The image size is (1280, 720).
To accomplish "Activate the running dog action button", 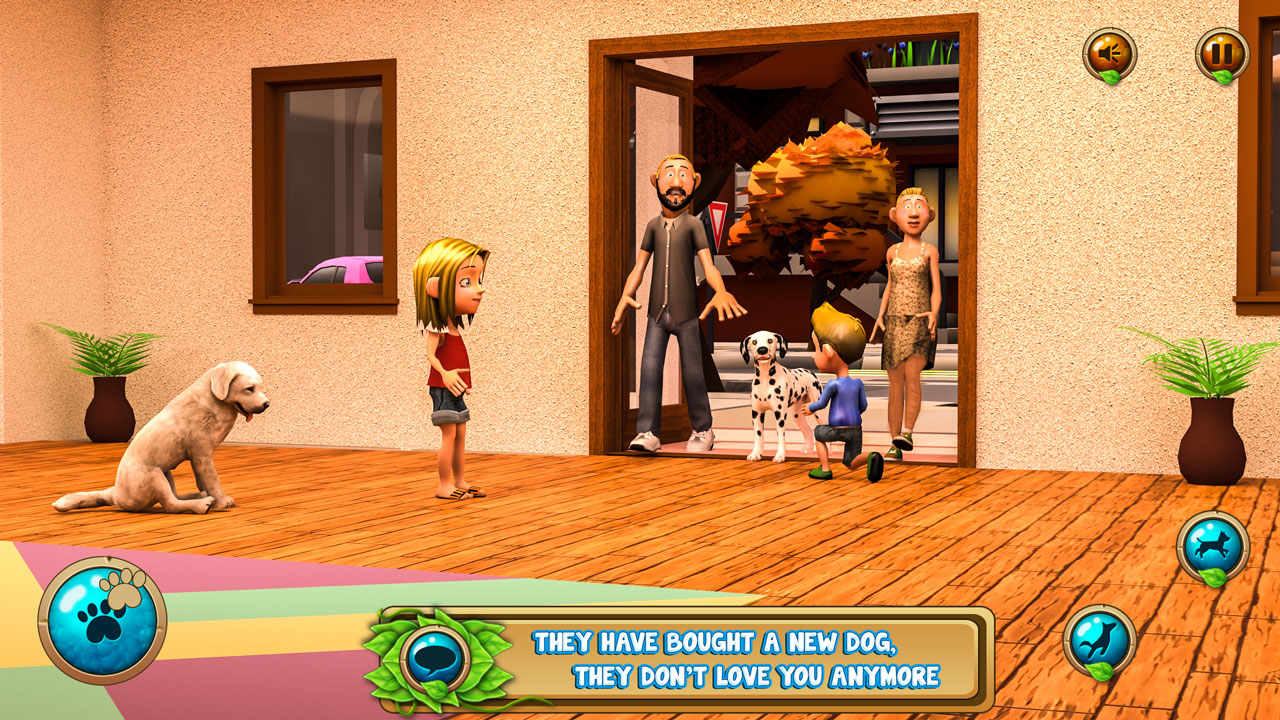I will click(1212, 546).
